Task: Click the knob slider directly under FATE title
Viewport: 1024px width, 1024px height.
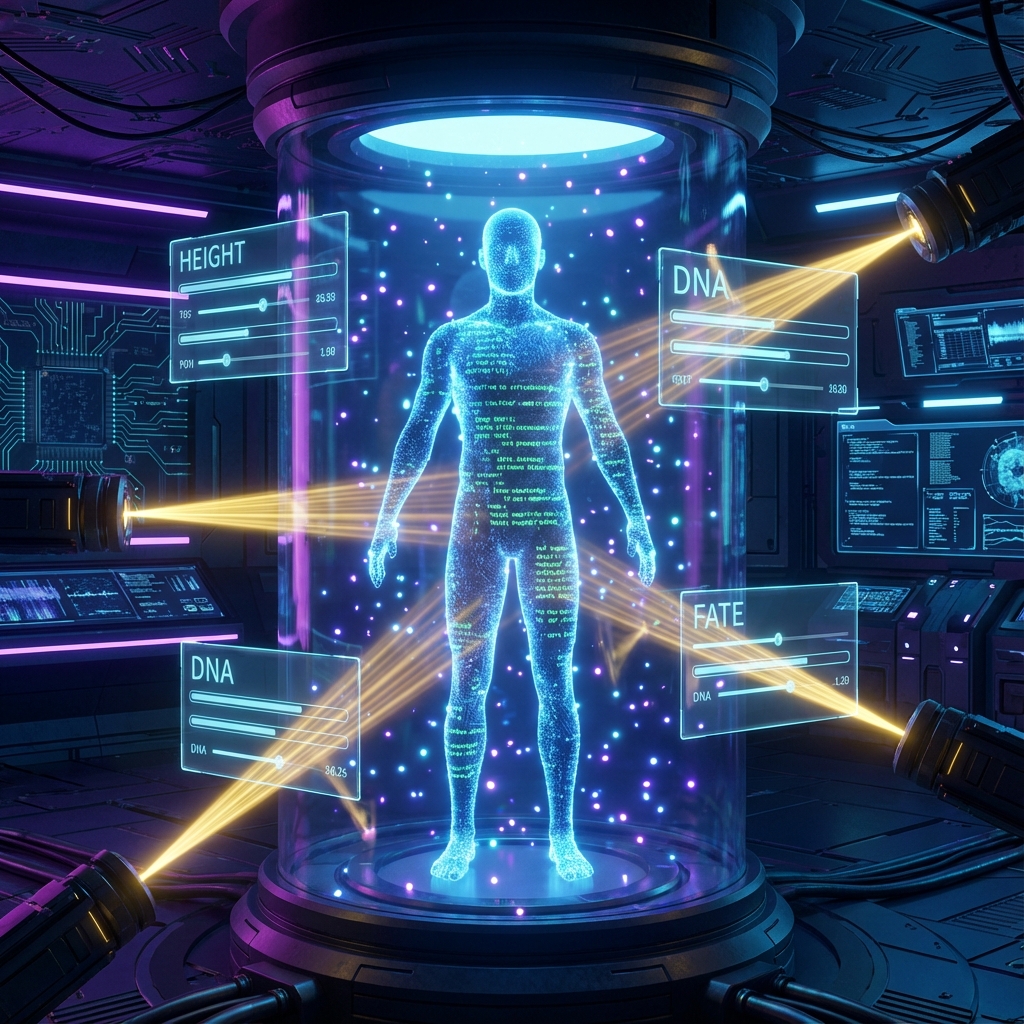Action: 777,640
